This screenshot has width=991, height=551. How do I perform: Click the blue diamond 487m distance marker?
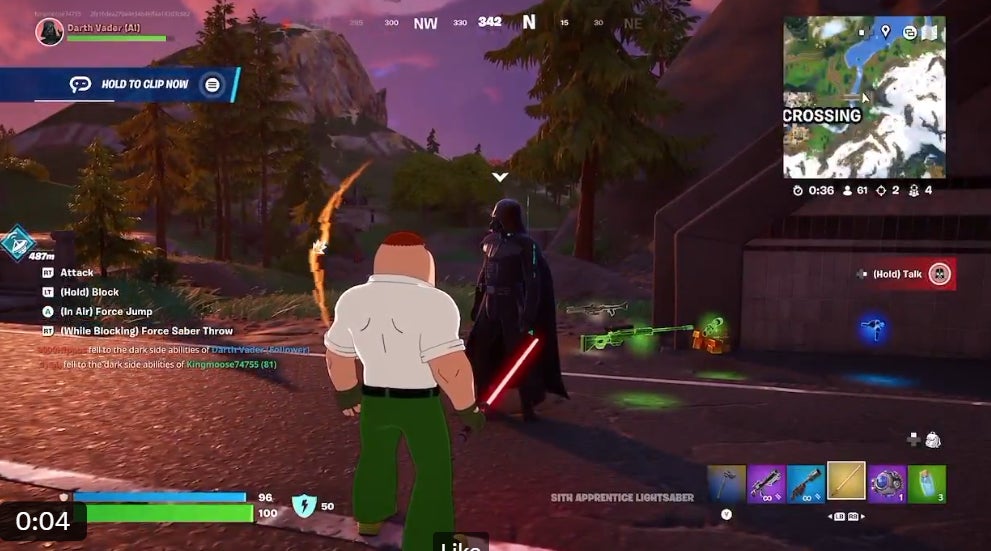17,243
